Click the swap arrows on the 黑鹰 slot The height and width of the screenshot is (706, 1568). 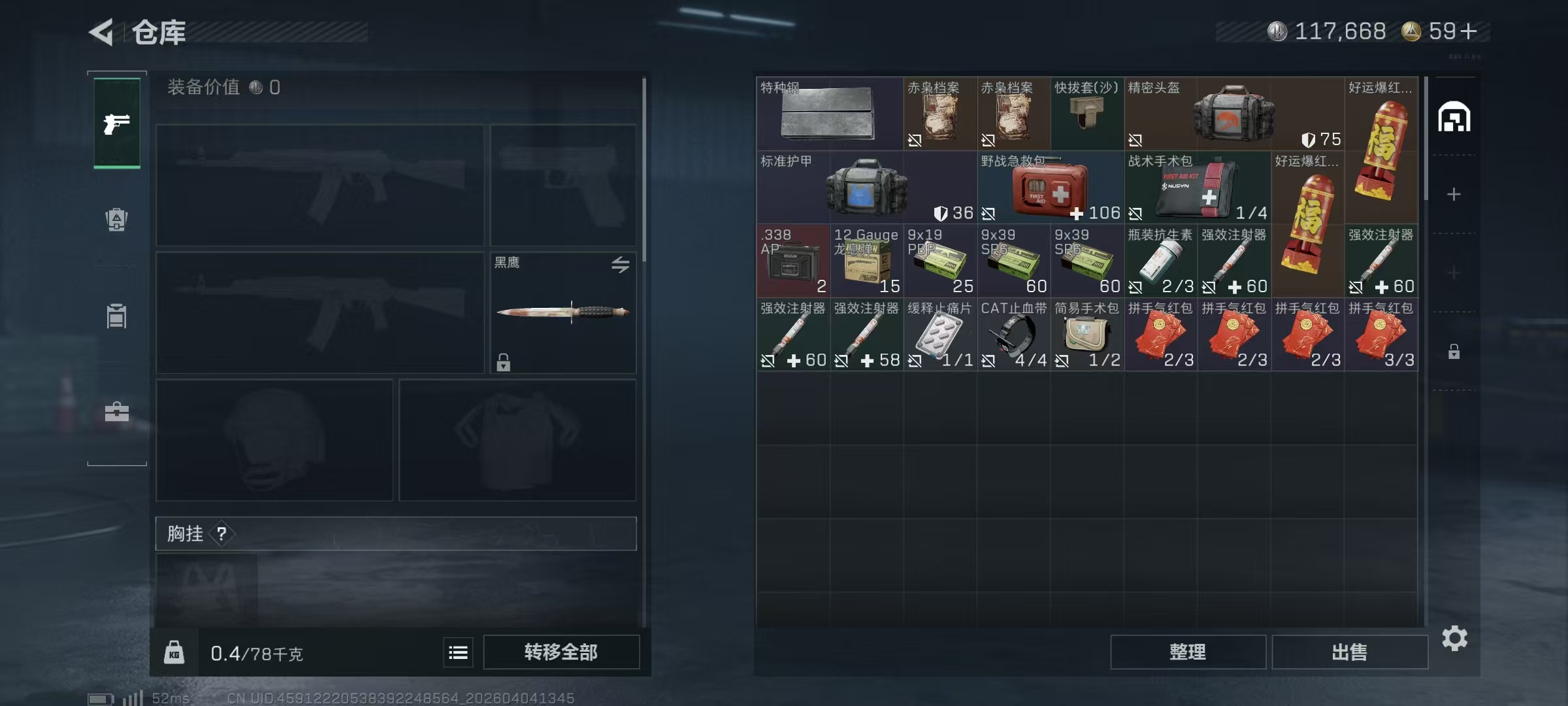(x=621, y=265)
